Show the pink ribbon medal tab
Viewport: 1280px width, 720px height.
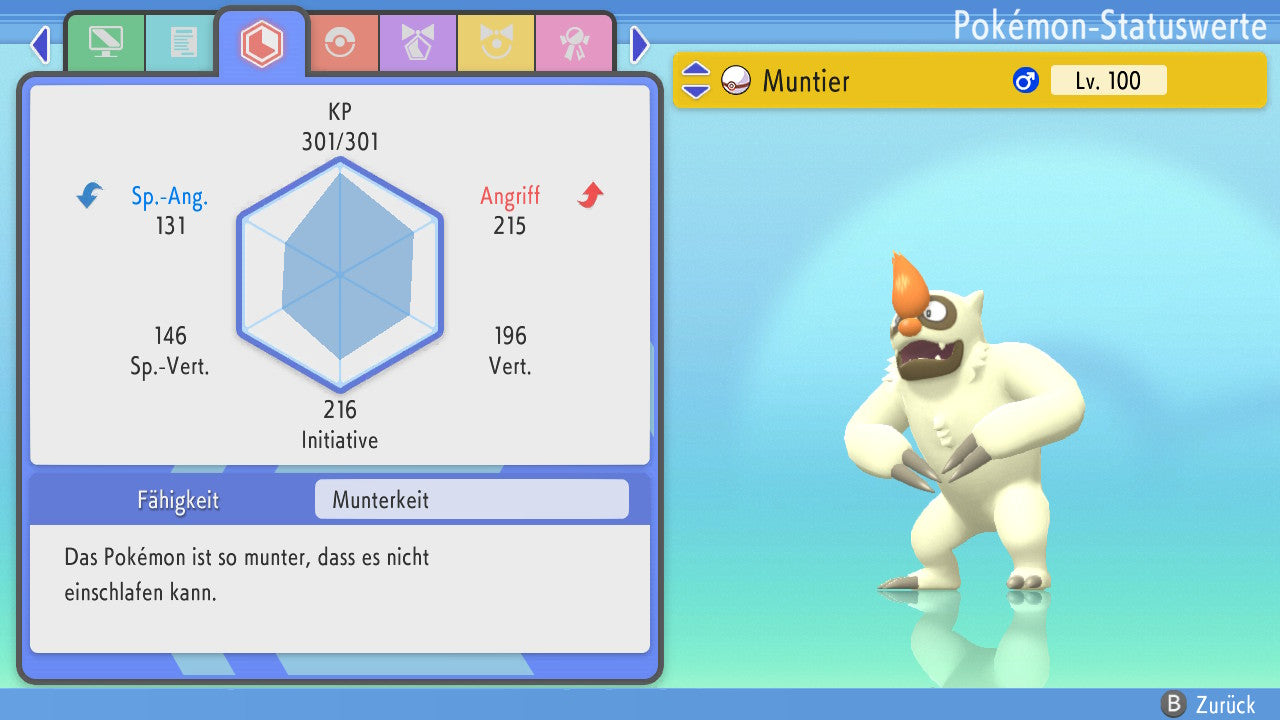(574, 43)
